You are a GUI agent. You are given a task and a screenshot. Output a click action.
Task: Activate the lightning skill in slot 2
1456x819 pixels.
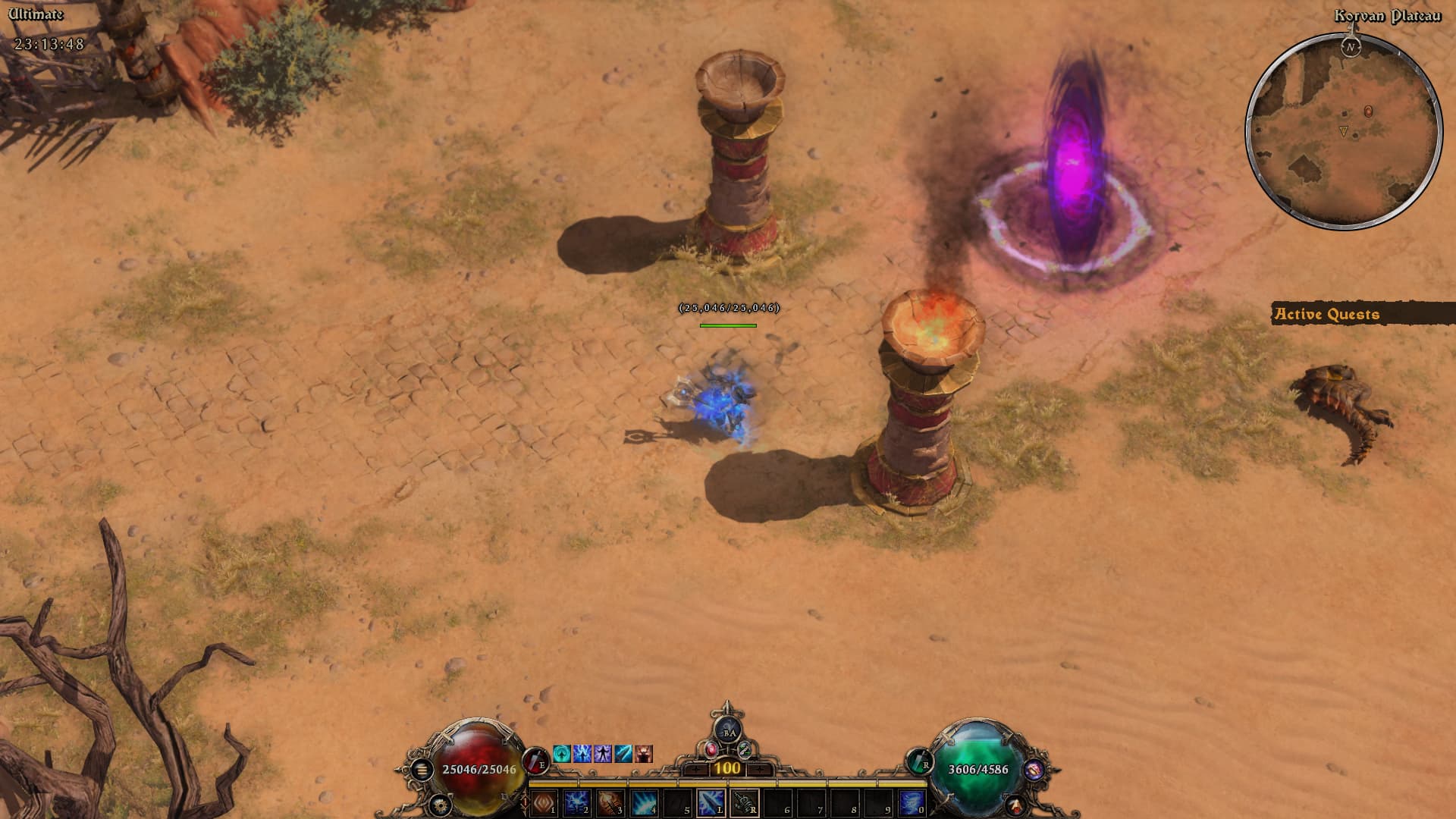point(576,802)
